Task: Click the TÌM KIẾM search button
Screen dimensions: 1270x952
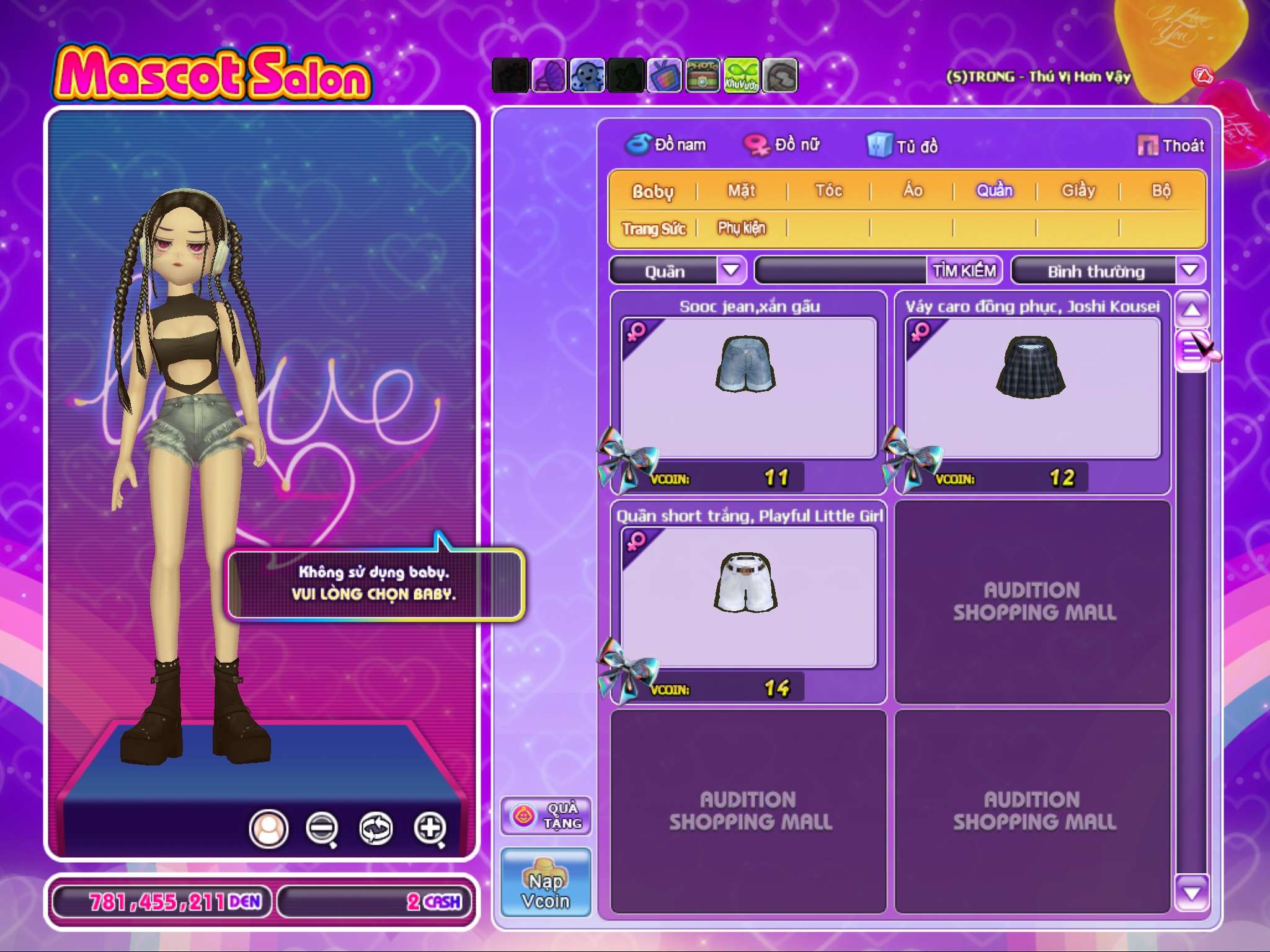Action: pyautogui.click(x=964, y=271)
